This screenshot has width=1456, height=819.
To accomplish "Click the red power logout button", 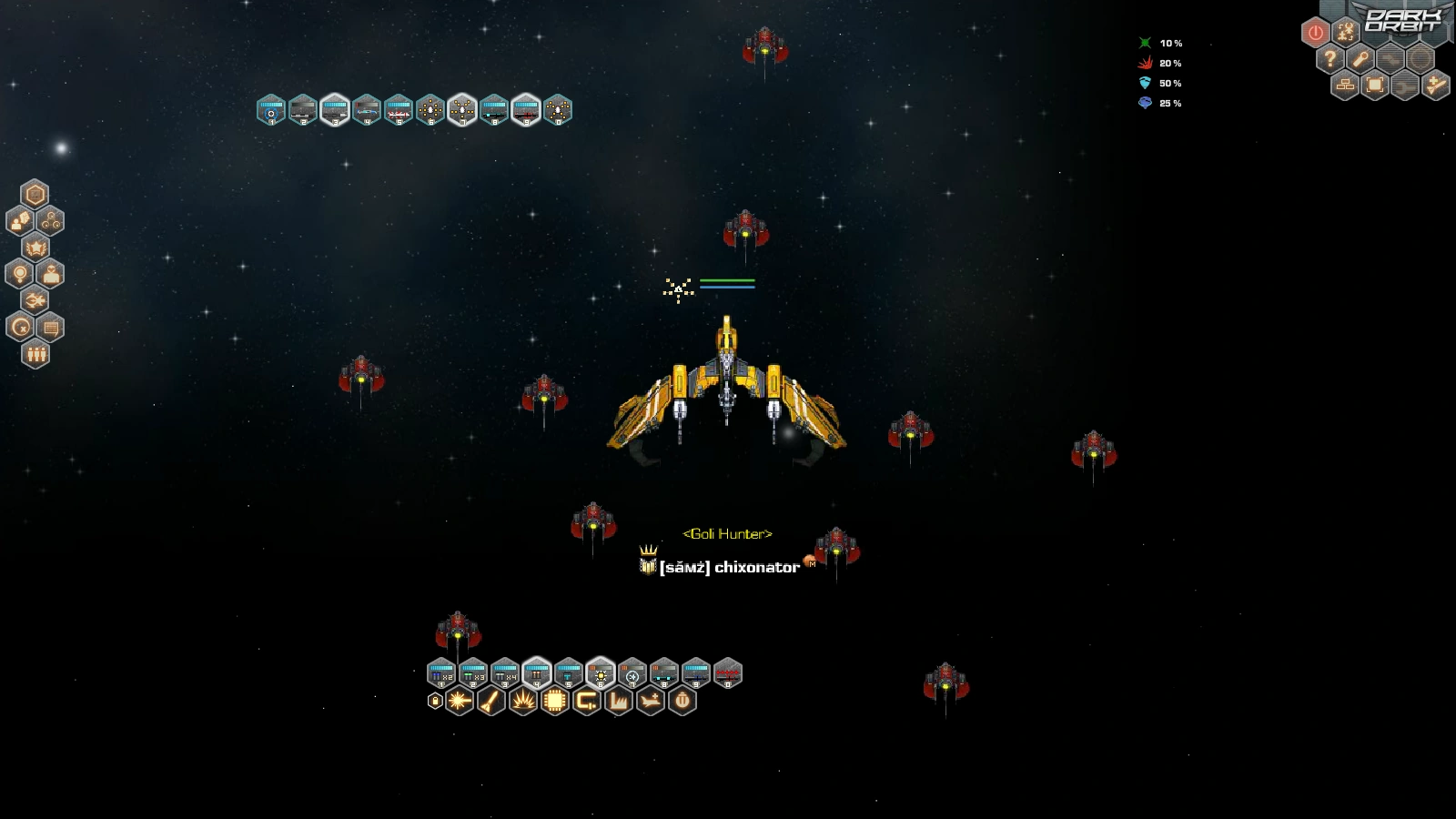I will click(1315, 34).
